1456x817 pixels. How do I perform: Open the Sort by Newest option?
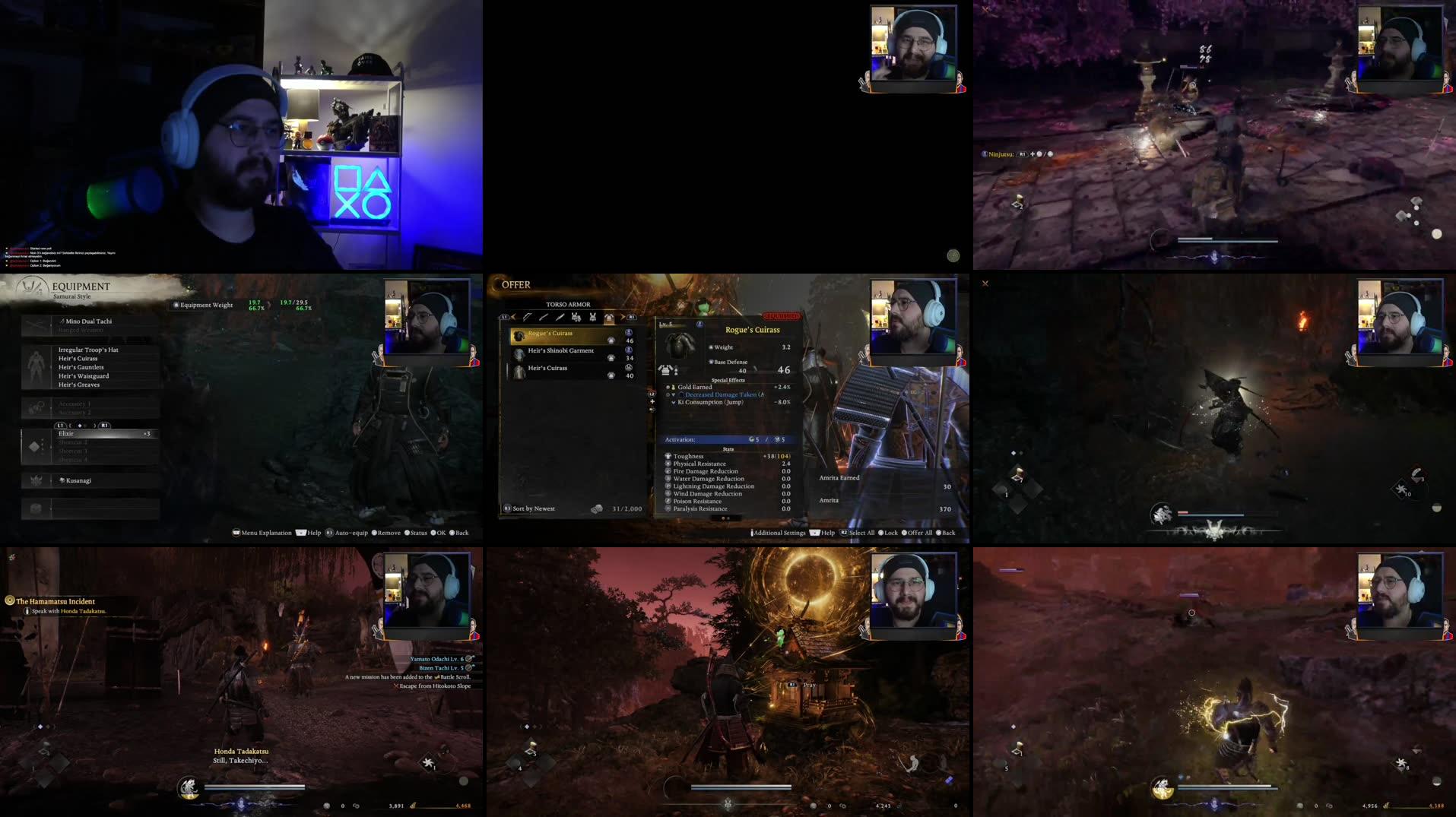tap(532, 508)
